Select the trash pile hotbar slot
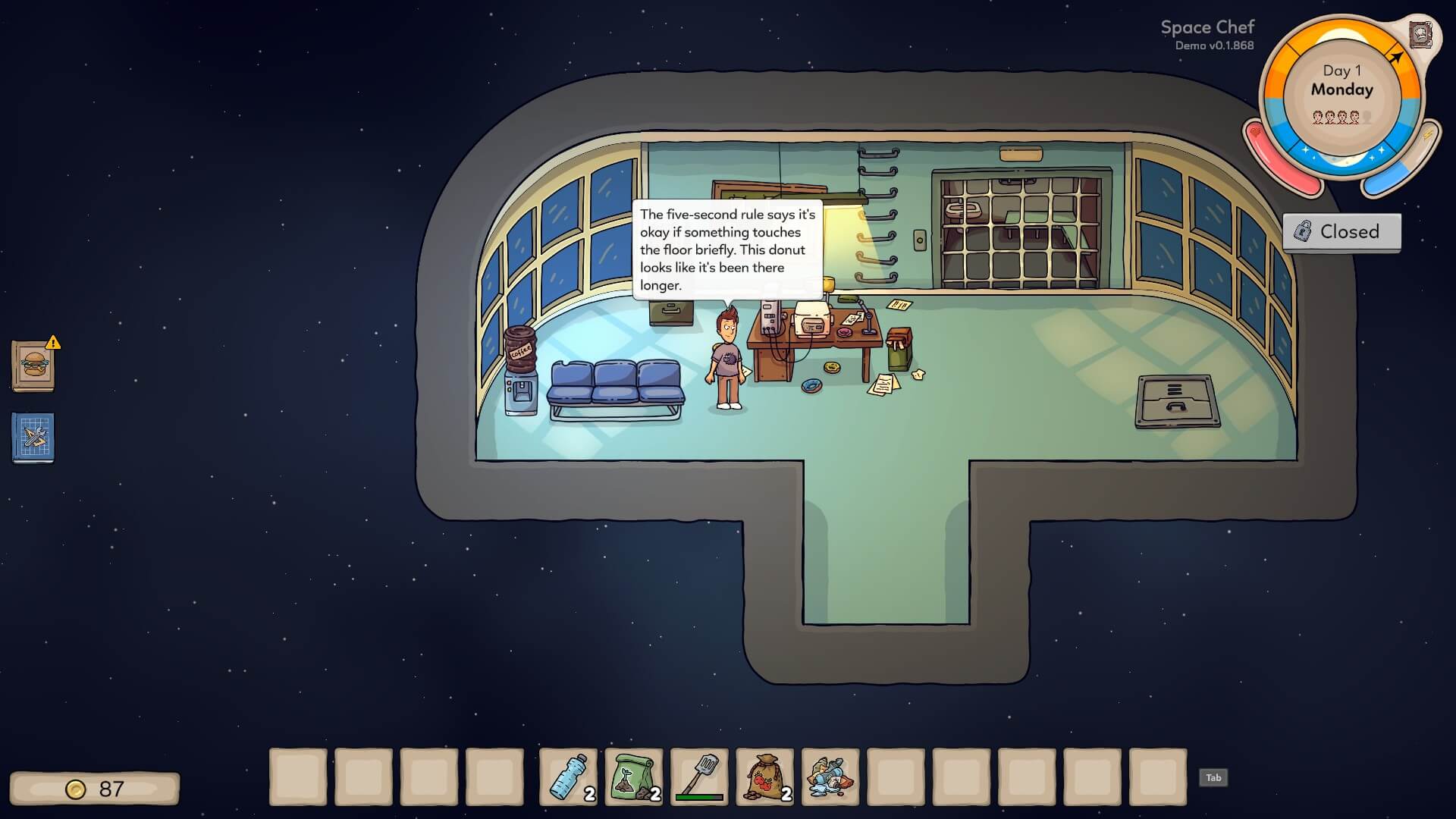This screenshot has height=819, width=1456. click(x=830, y=777)
